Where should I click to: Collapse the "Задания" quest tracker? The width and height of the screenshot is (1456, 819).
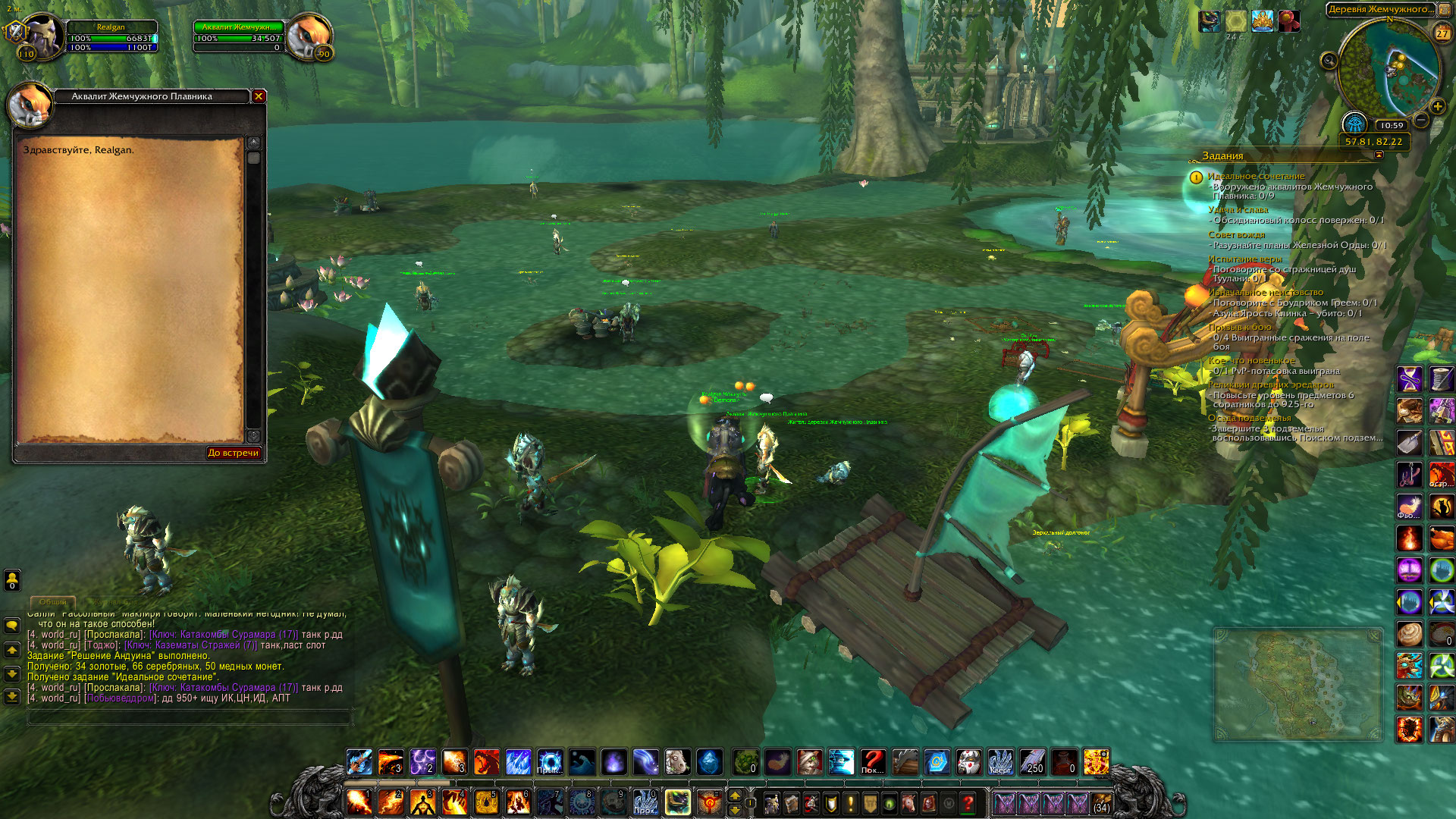(1379, 155)
